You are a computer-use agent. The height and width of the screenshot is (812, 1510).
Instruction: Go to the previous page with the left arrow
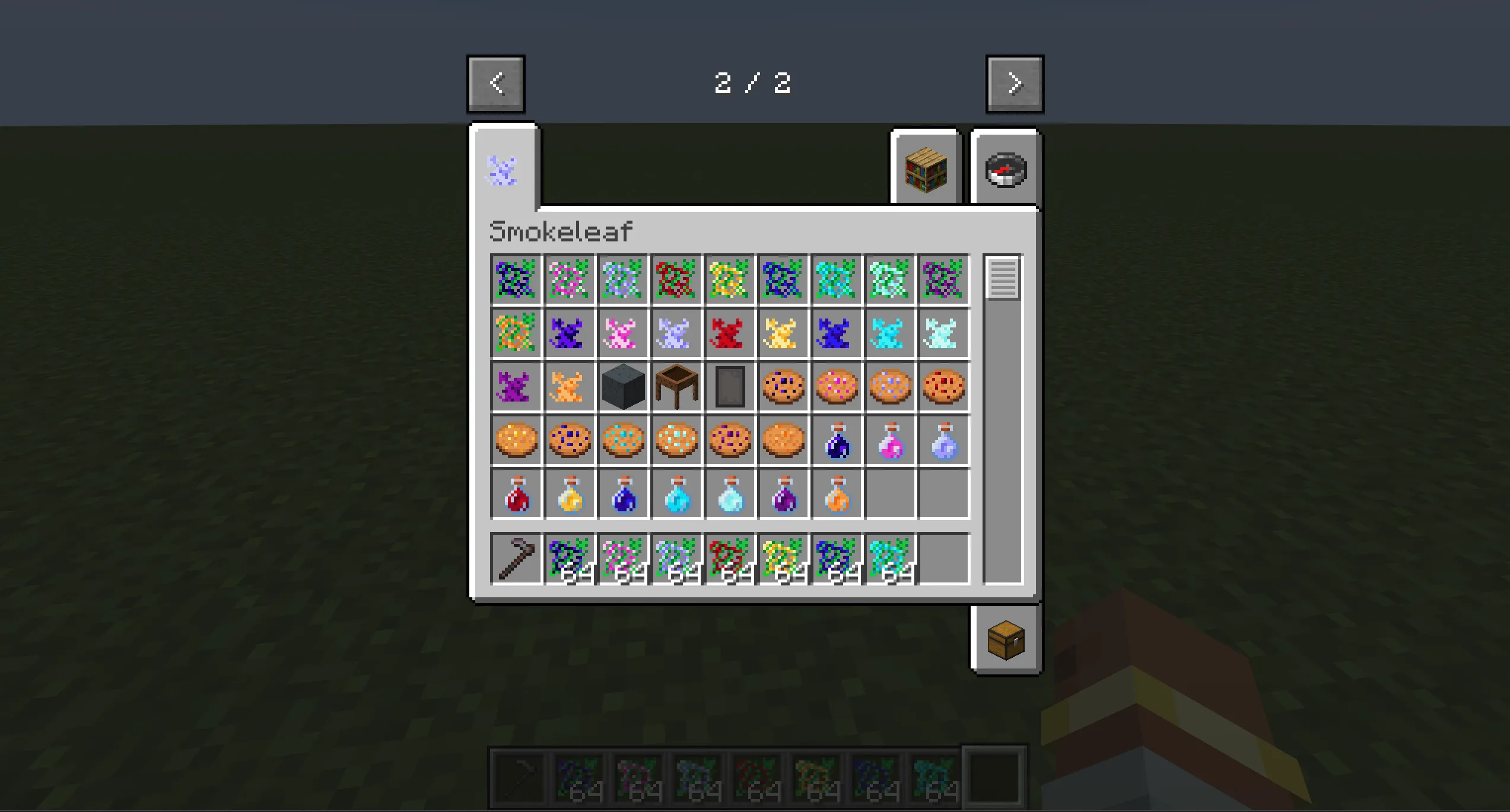coord(496,83)
